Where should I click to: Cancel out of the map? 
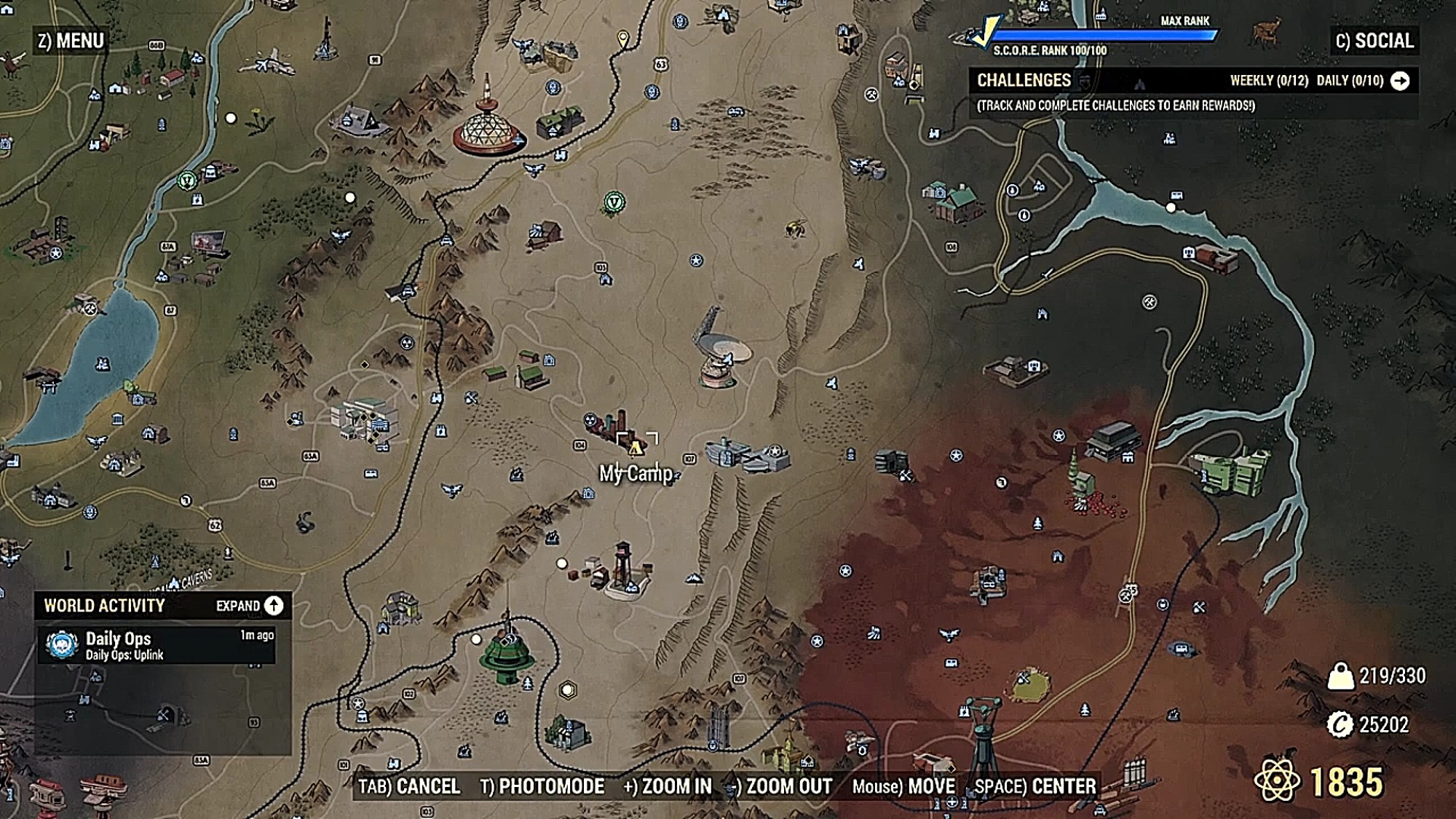(x=409, y=786)
